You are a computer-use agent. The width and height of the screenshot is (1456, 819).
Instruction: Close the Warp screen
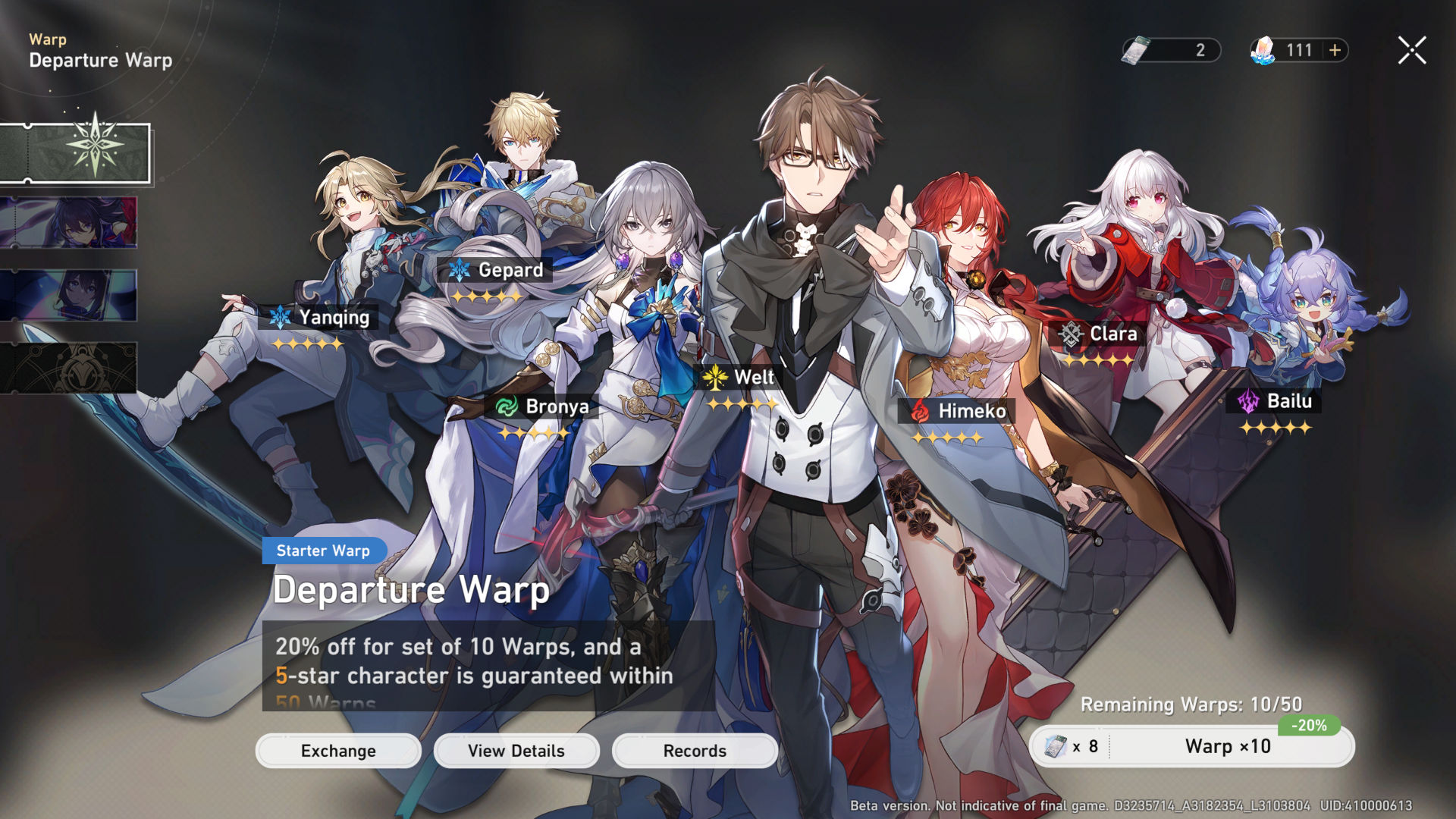click(1412, 51)
